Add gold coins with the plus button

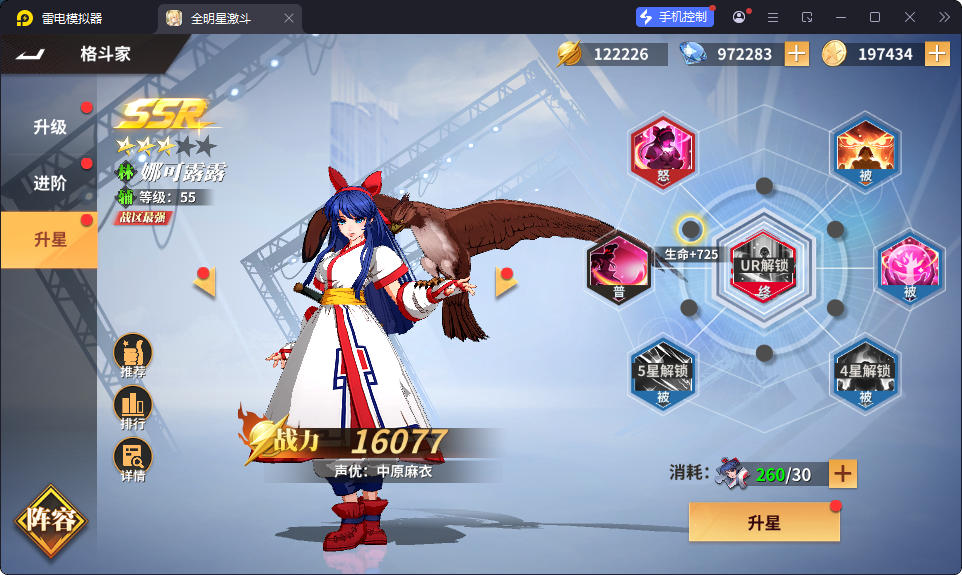click(937, 54)
